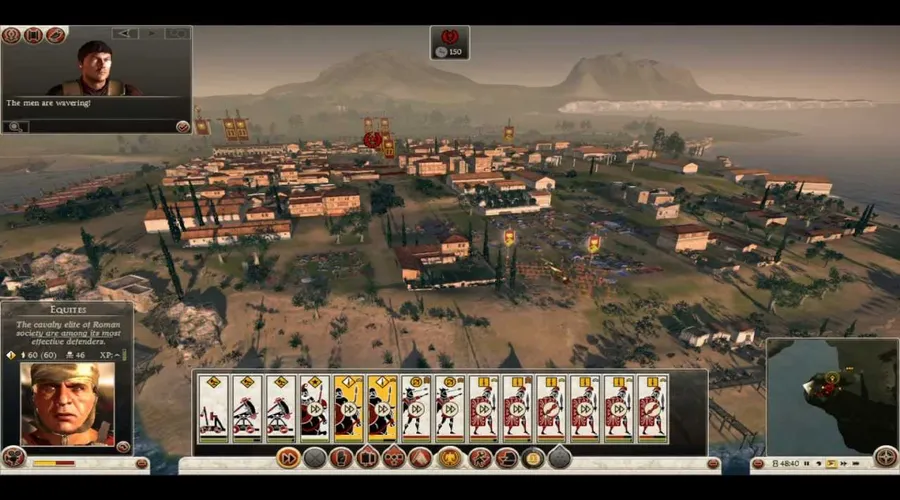Screen dimensions: 900x500
Task: Activate the wedge triangle formation button
Action: tap(420, 458)
